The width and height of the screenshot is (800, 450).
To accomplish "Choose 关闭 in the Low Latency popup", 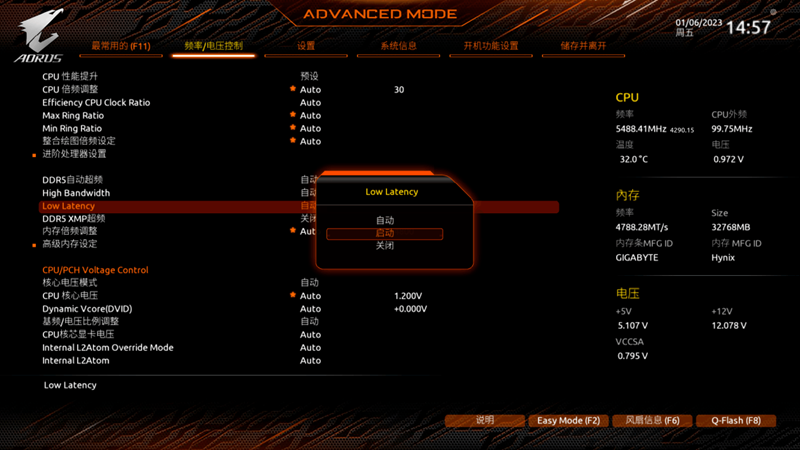I will (x=385, y=246).
